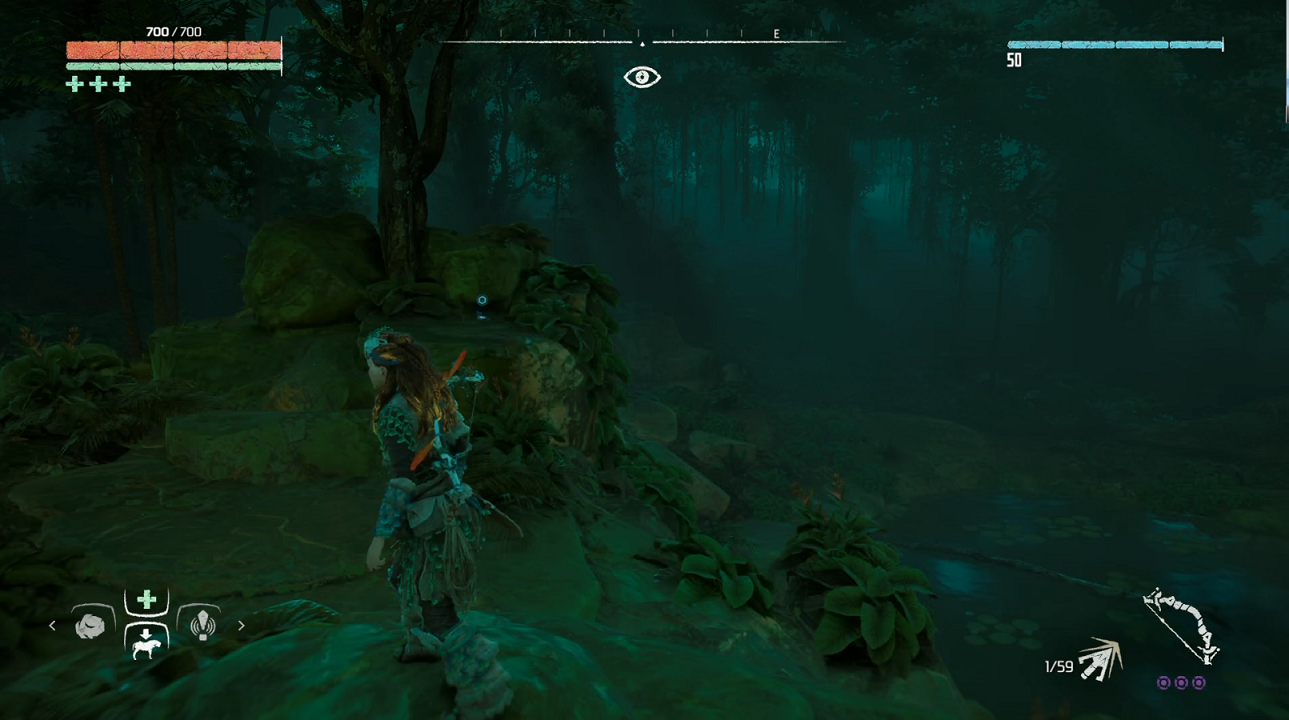This screenshot has height=720, width=1289.
Task: Click the compass bar heading strip
Action: (642, 41)
